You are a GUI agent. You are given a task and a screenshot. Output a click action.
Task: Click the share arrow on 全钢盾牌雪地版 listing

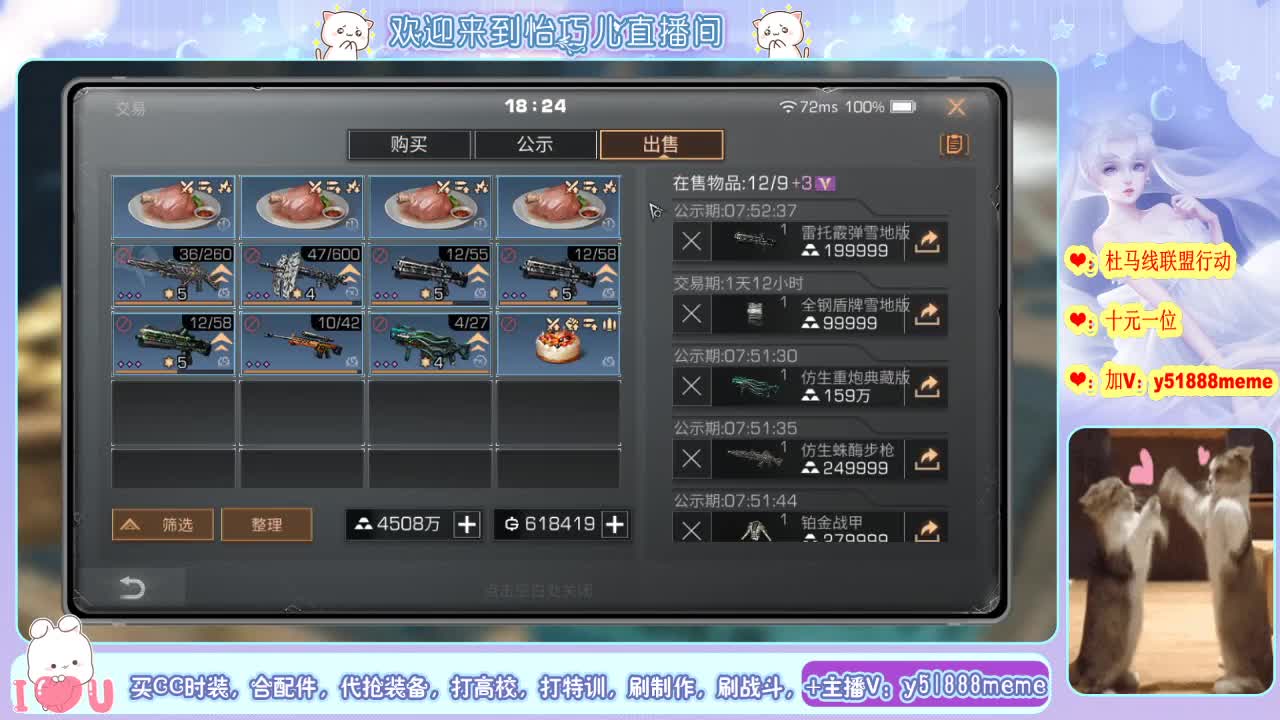click(926, 314)
